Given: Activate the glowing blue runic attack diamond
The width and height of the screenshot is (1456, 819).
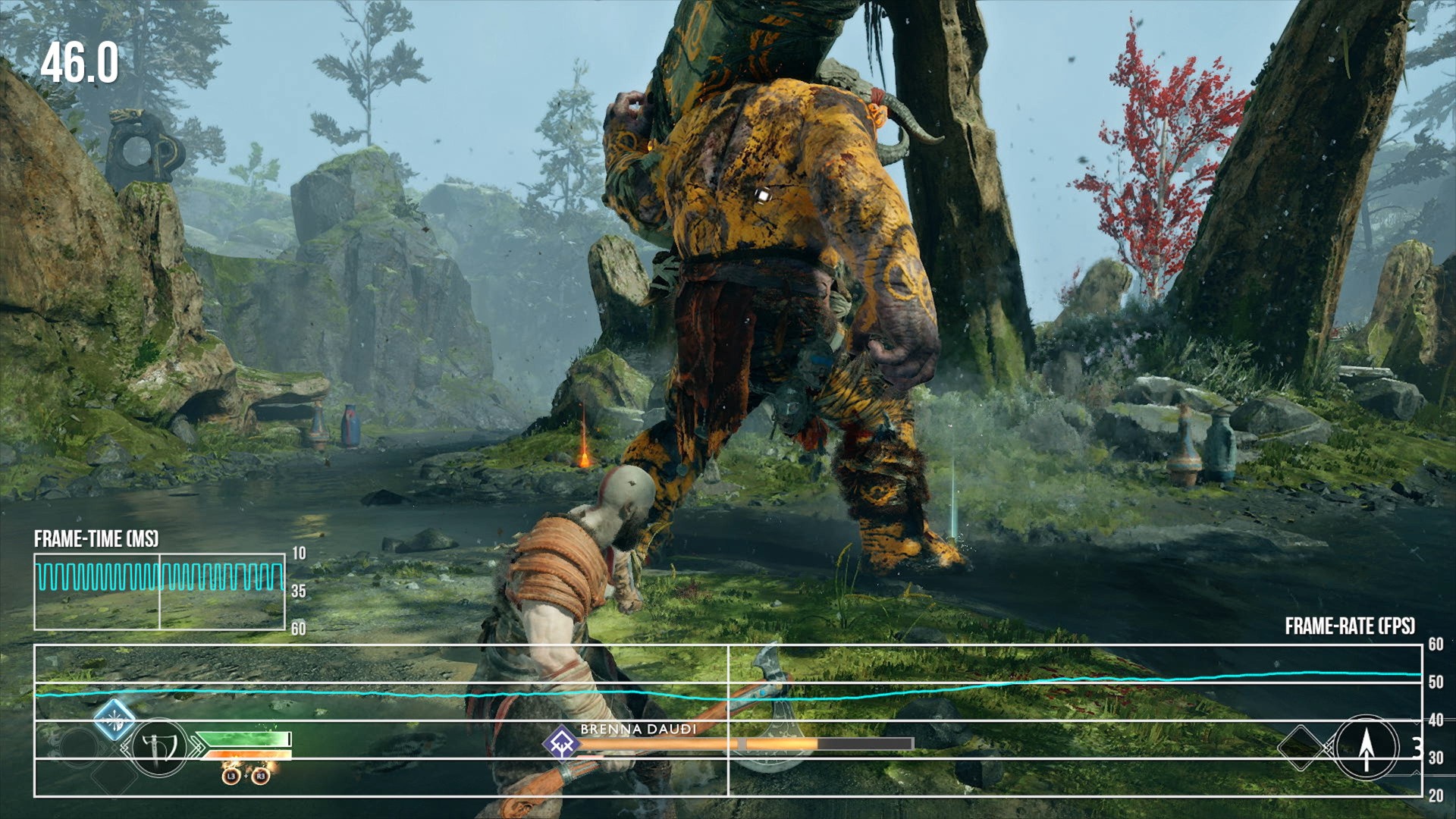Looking at the screenshot, I should click(115, 719).
